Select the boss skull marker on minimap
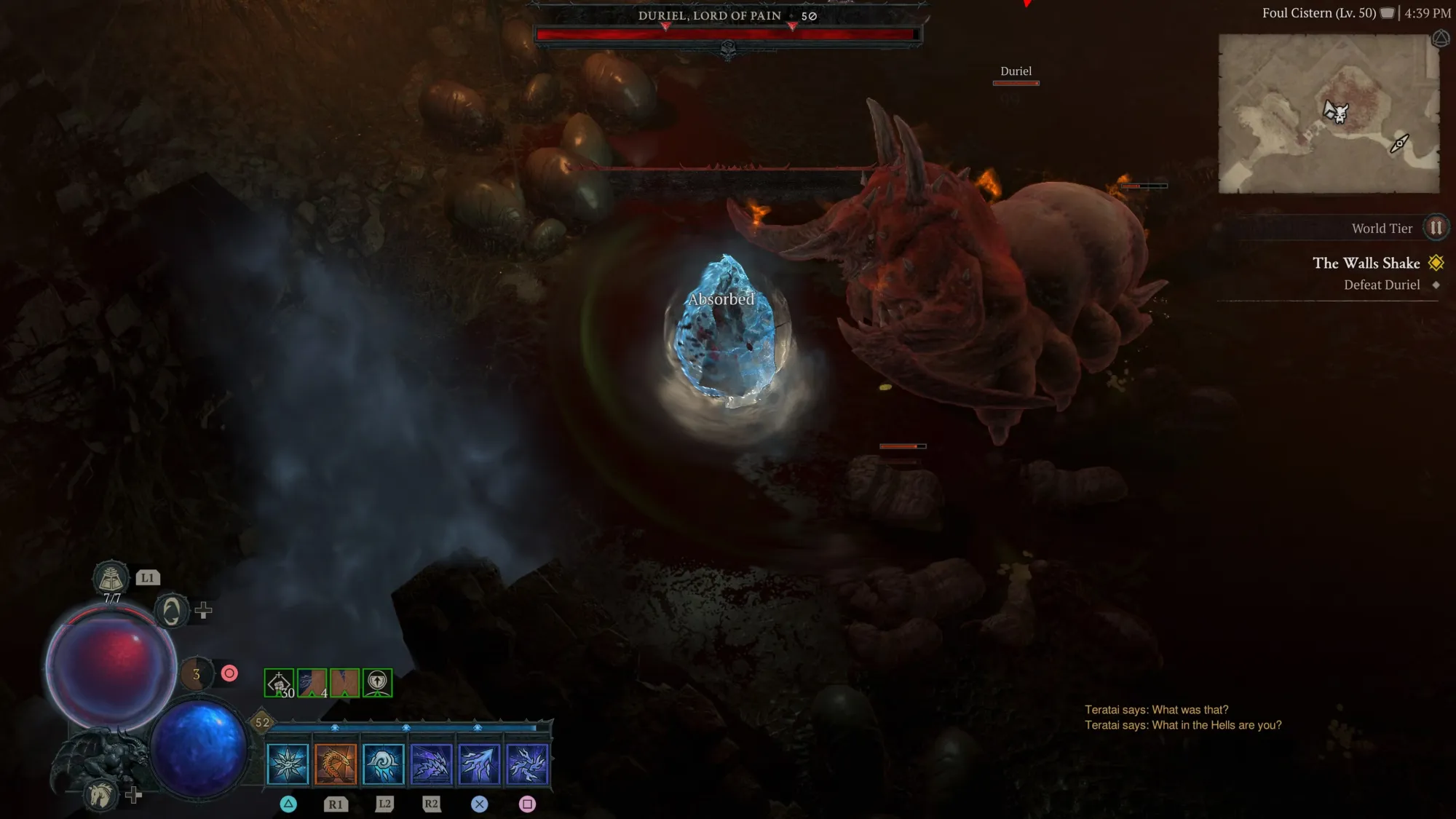 point(1337,111)
